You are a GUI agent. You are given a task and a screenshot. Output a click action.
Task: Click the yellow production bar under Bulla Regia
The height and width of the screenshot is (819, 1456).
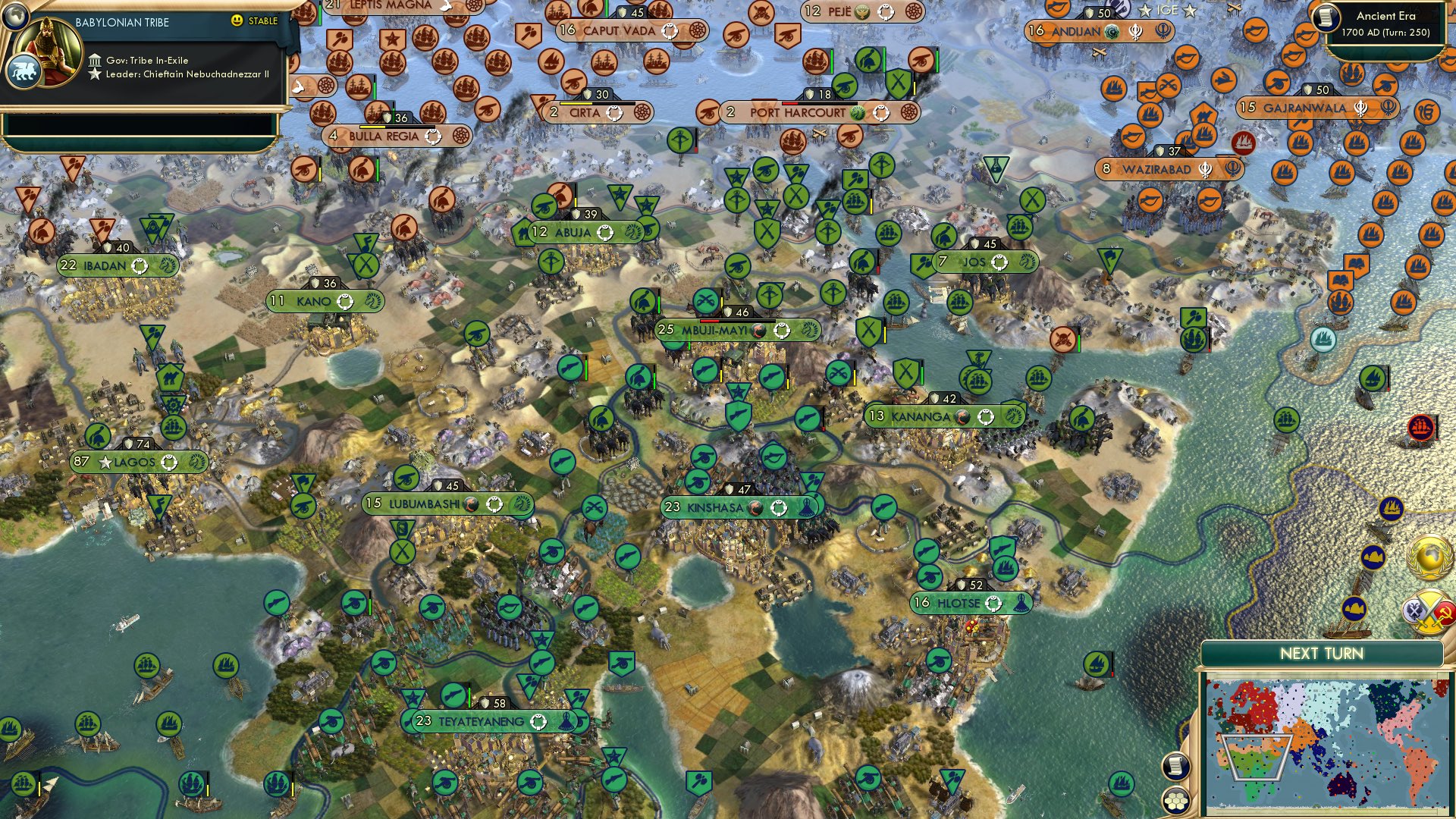372,127
